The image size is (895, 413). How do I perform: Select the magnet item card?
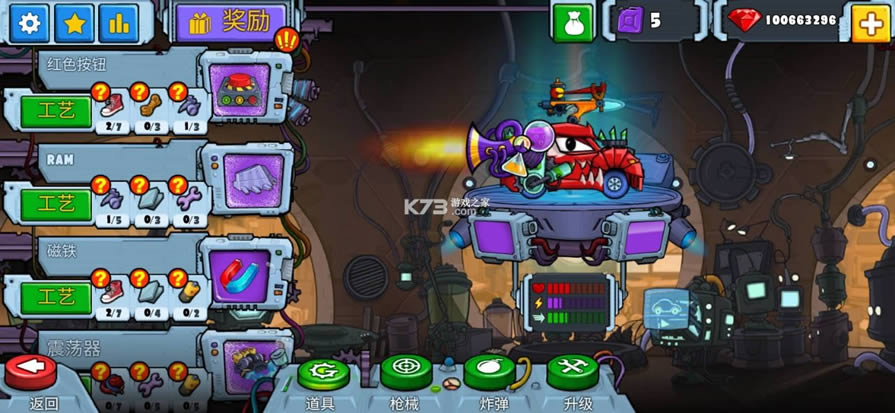[247, 272]
